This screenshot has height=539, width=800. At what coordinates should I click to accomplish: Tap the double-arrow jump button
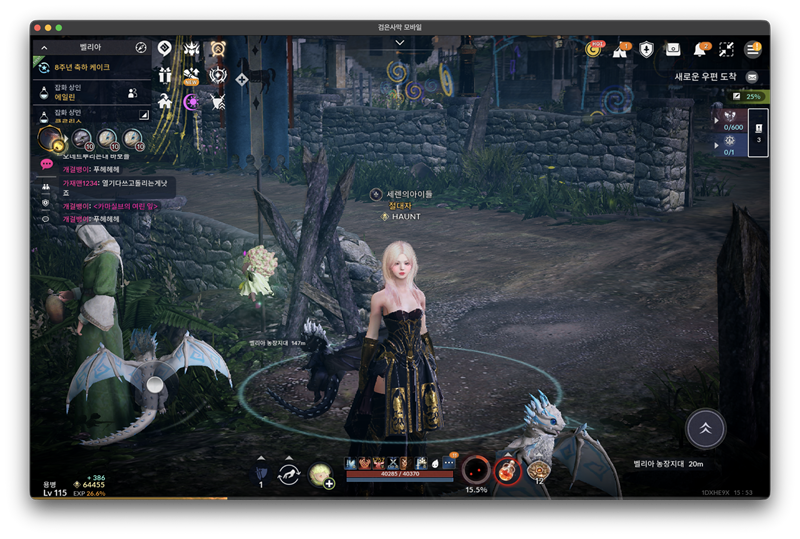click(705, 428)
